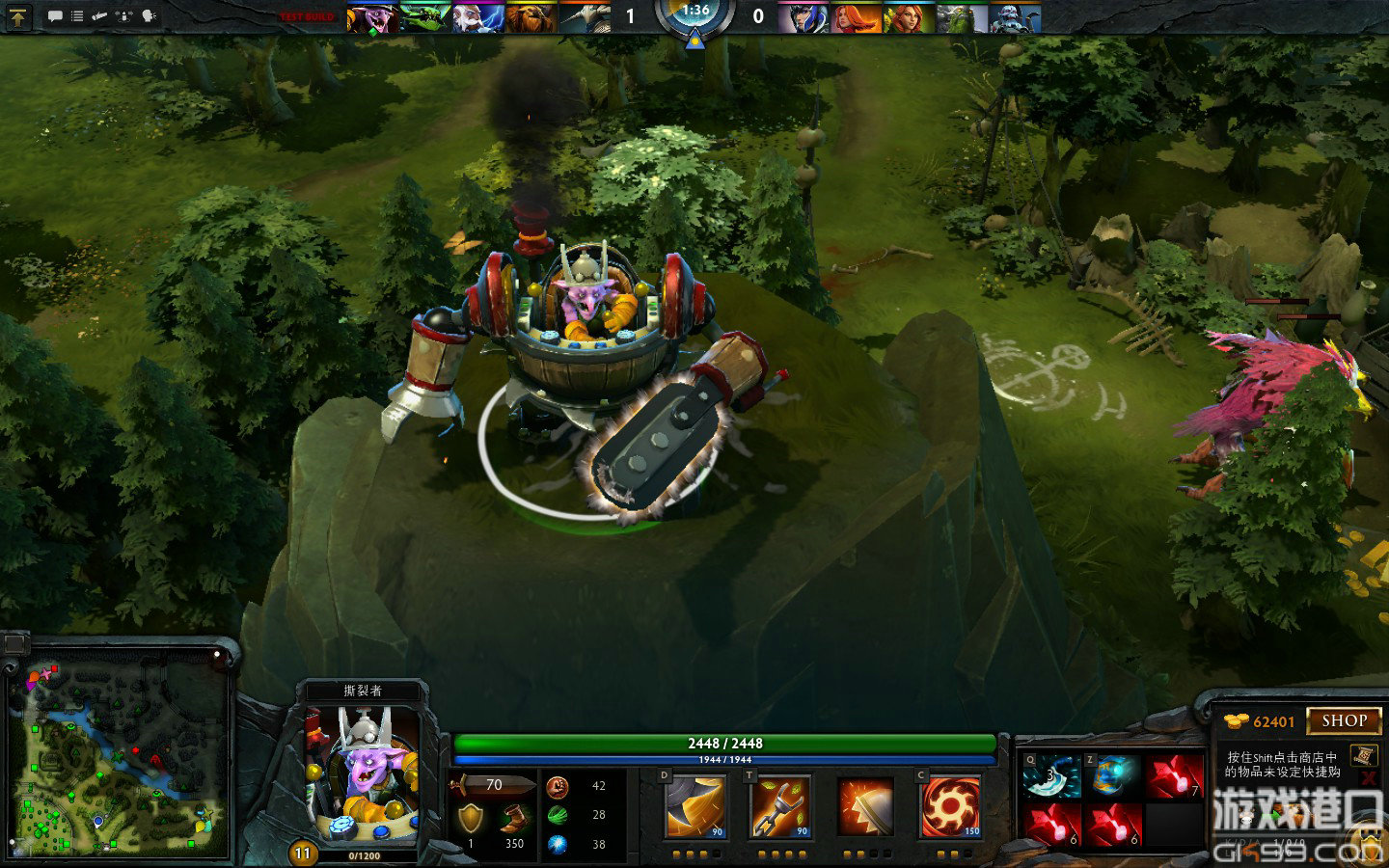Cast the Timber Chain ability
The image size is (1389, 868).
click(x=779, y=807)
